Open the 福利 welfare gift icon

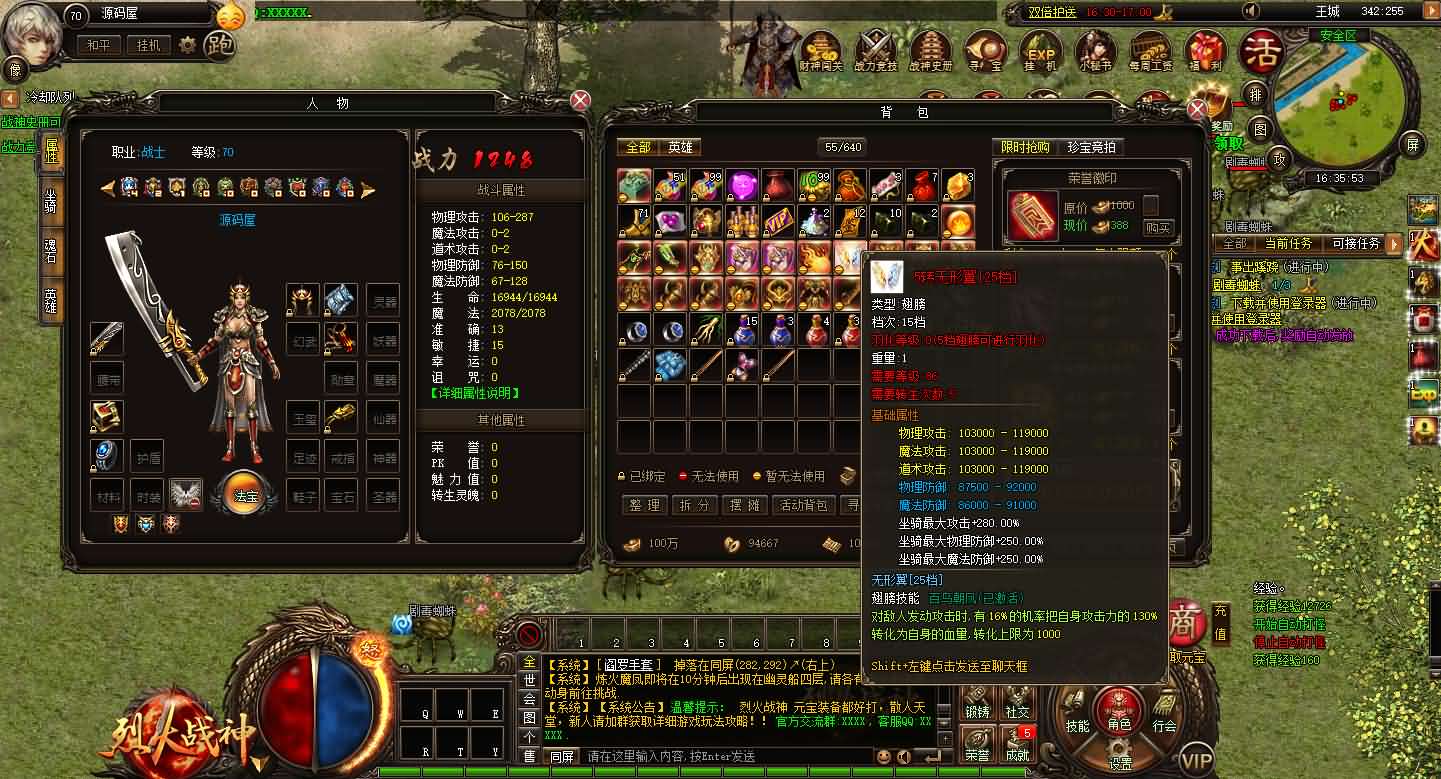pyautogui.click(x=1205, y=50)
